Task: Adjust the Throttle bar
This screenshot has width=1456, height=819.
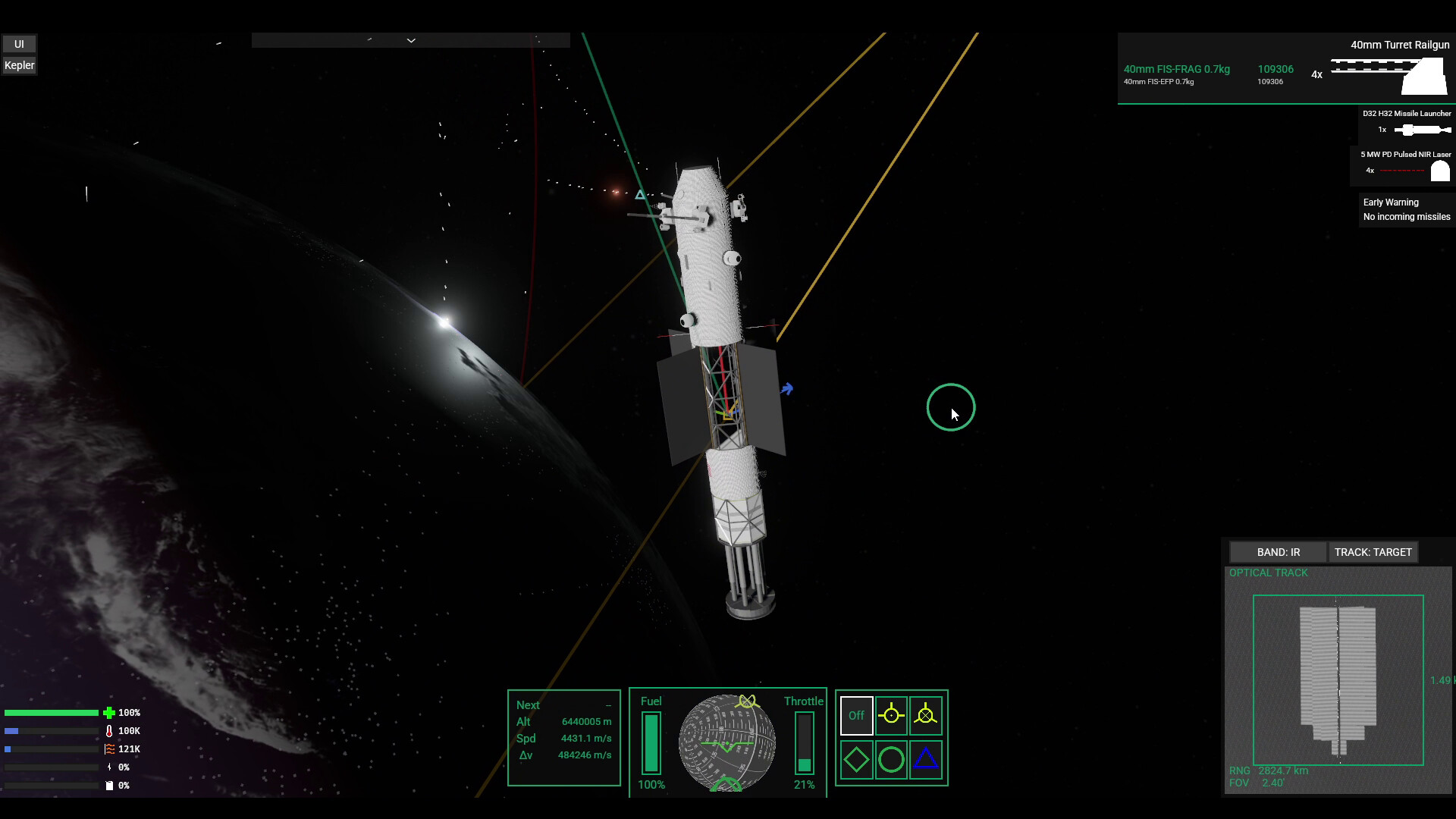Action: pos(804,743)
